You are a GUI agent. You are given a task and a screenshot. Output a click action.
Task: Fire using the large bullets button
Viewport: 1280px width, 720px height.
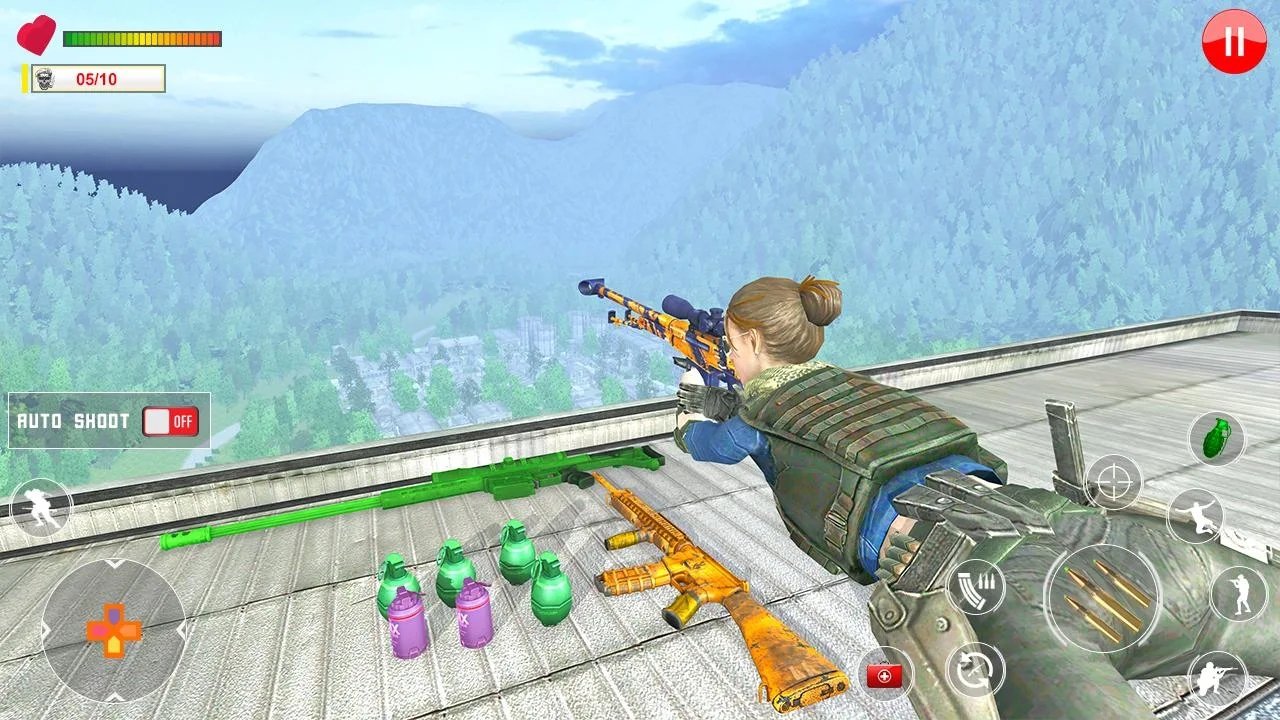coord(1103,598)
